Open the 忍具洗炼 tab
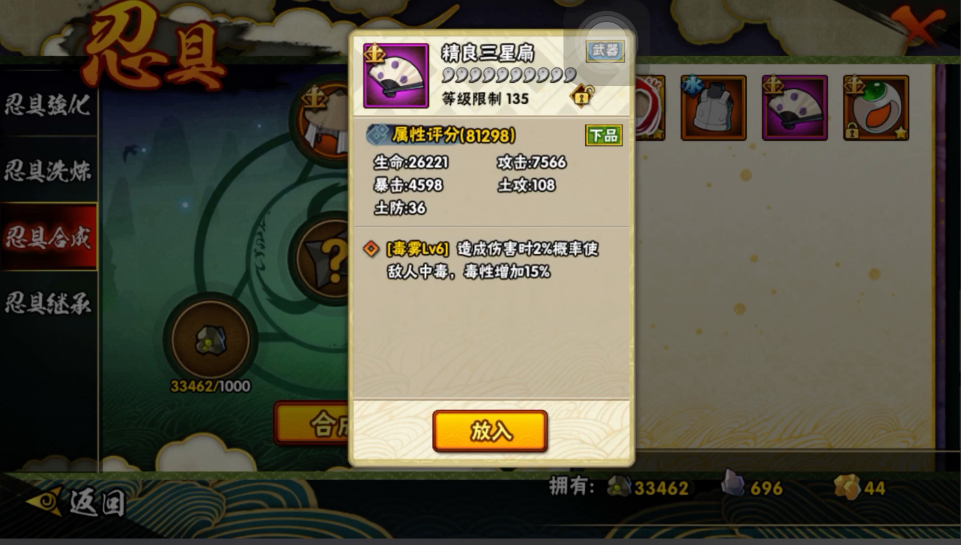 coord(48,171)
